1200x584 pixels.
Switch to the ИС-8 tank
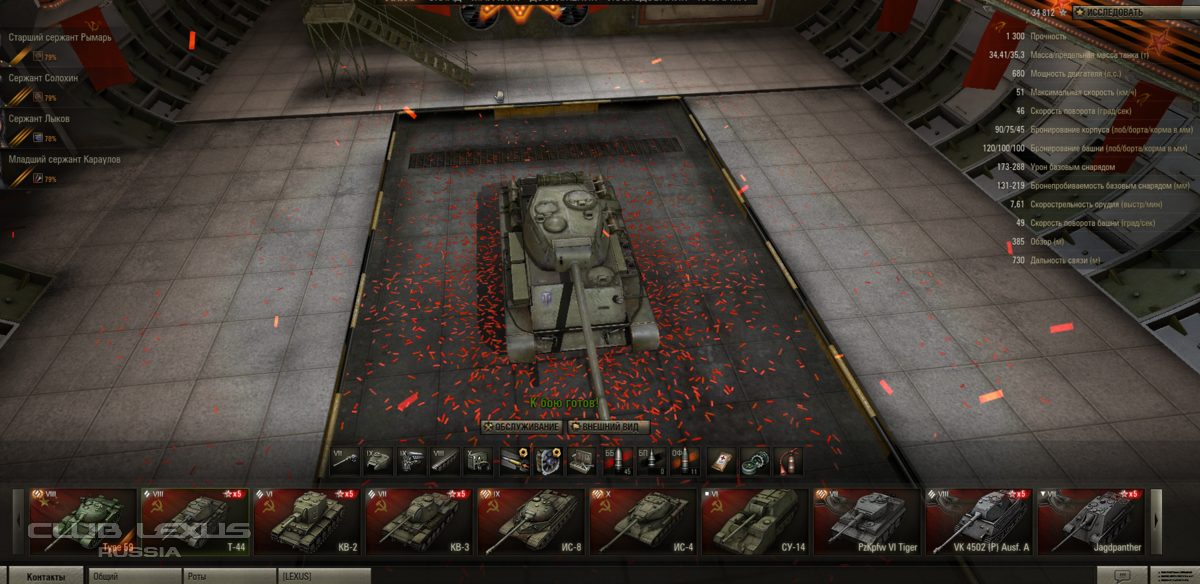pos(532,521)
